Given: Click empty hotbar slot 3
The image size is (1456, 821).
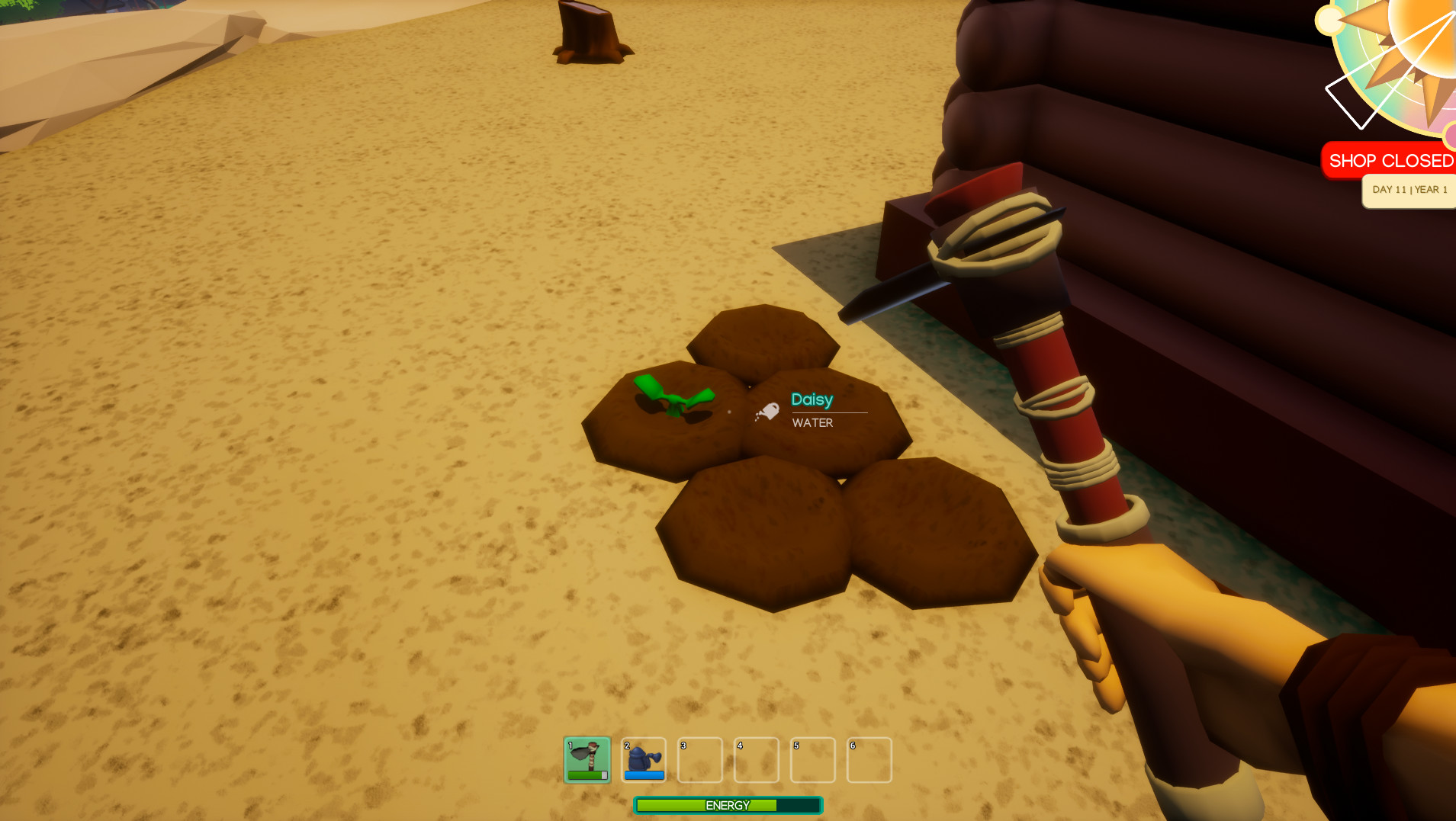Looking at the screenshot, I should tap(700, 759).
